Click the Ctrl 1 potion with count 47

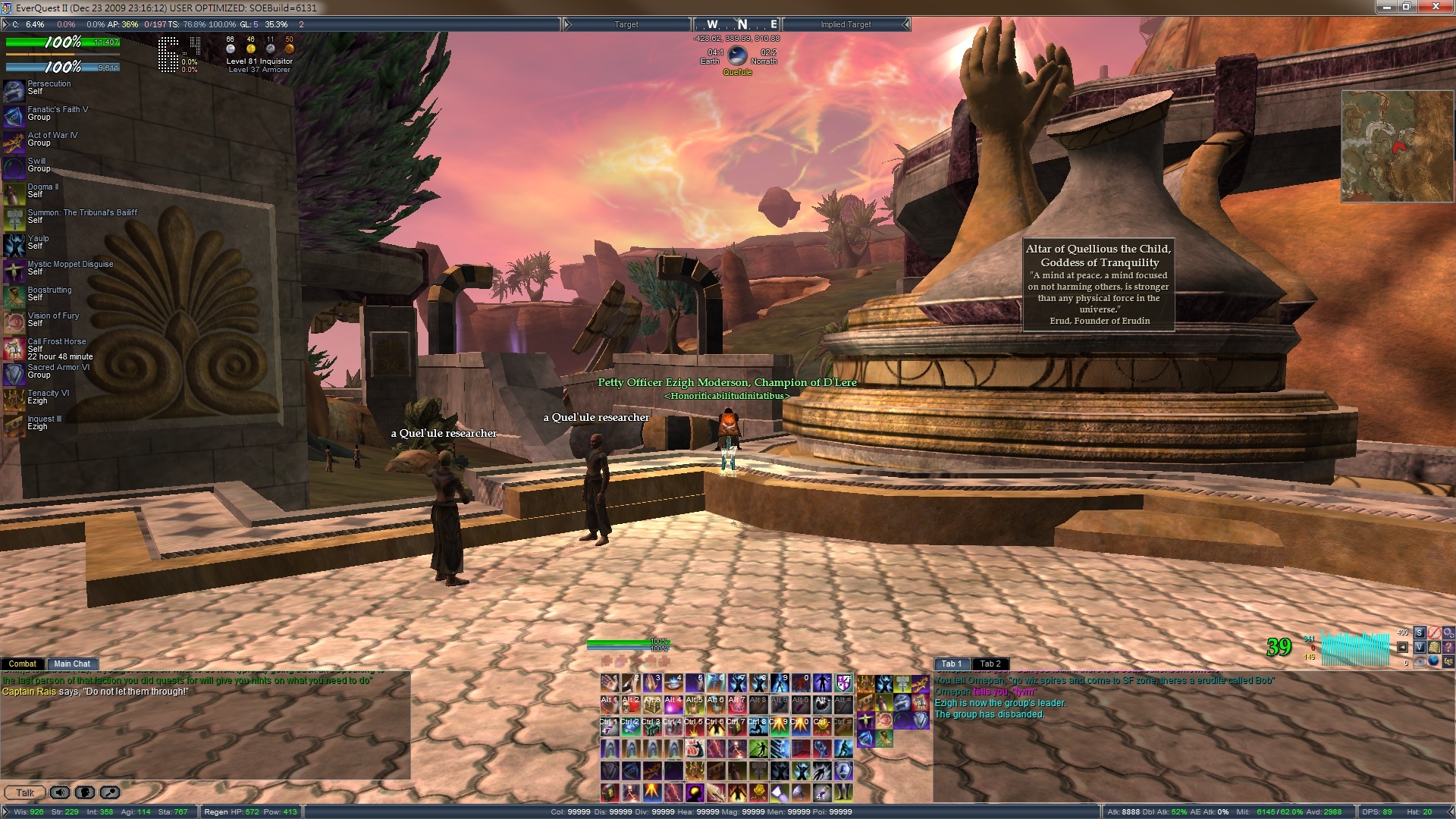[x=610, y=726]
